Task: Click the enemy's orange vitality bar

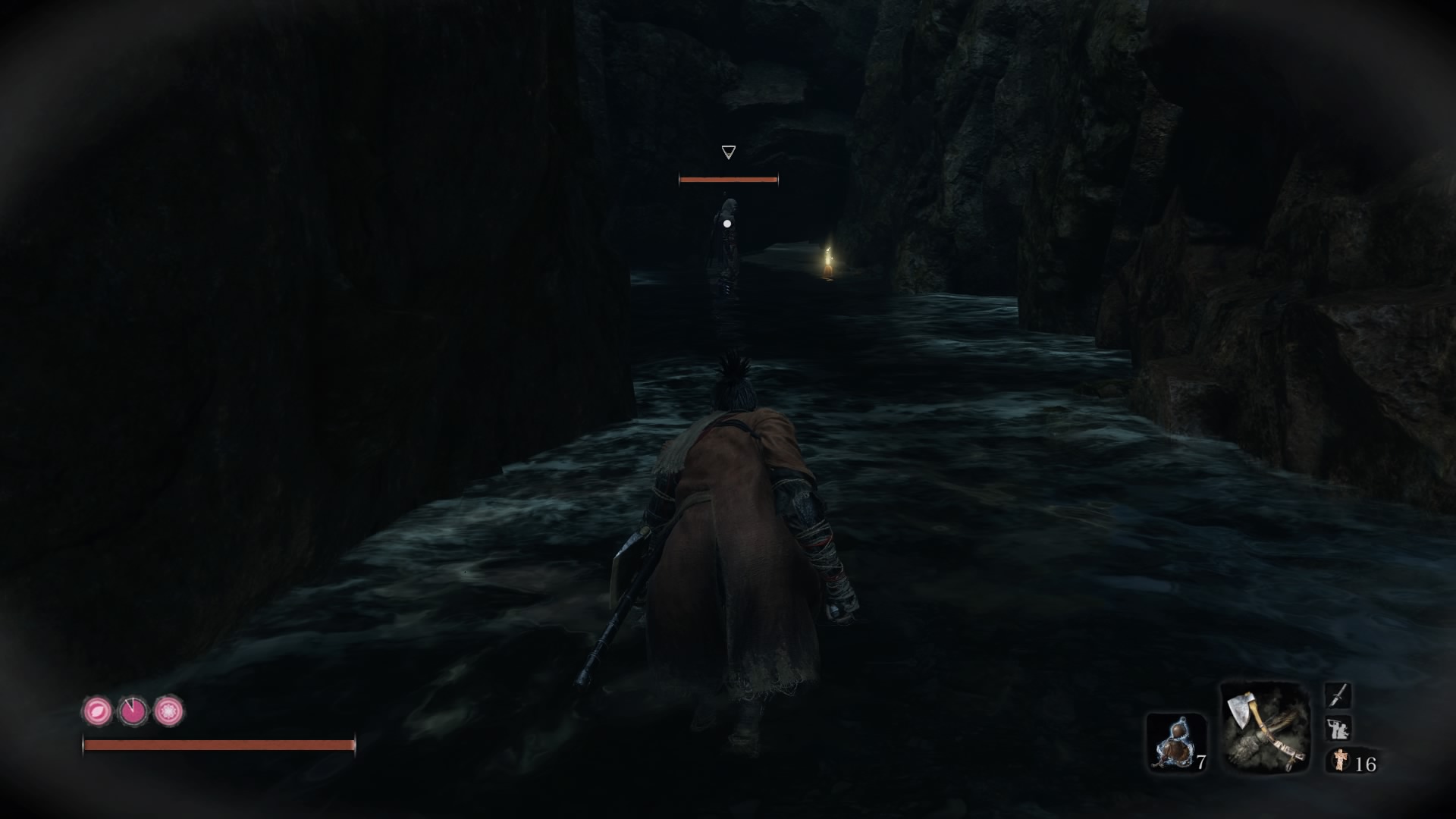Action: 728,180
